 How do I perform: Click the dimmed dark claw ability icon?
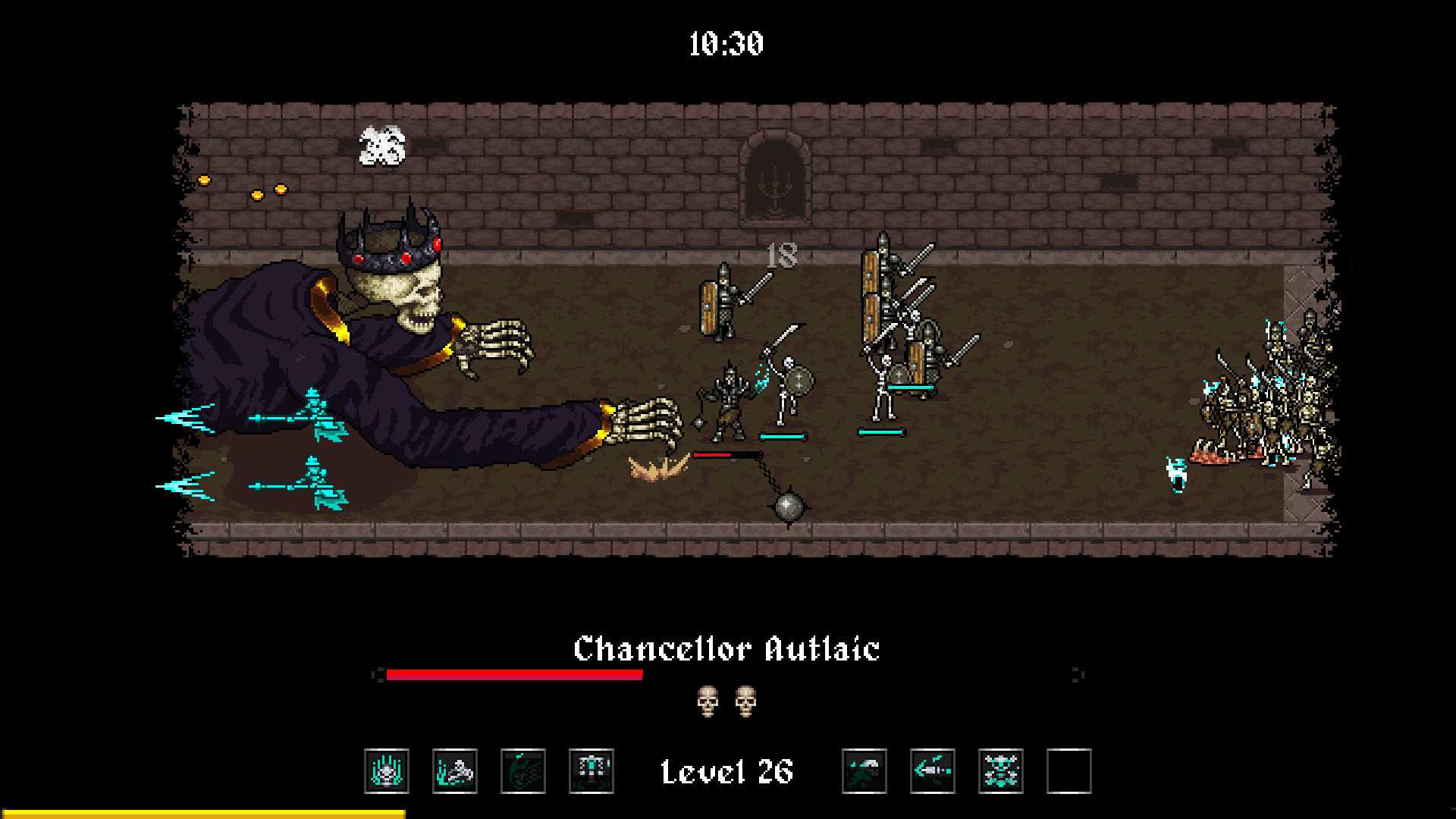523,771
